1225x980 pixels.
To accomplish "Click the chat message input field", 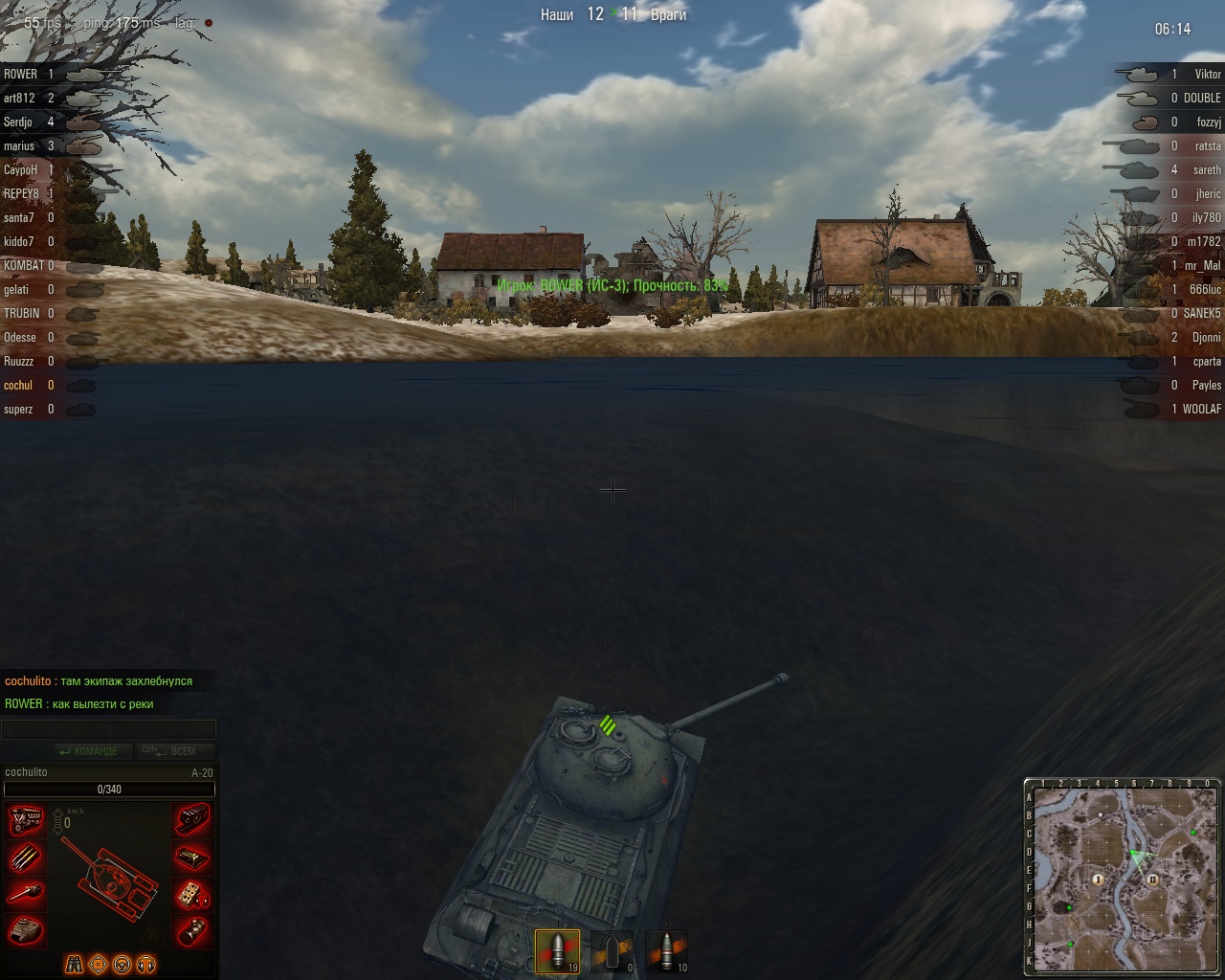I will click(108, 727).
